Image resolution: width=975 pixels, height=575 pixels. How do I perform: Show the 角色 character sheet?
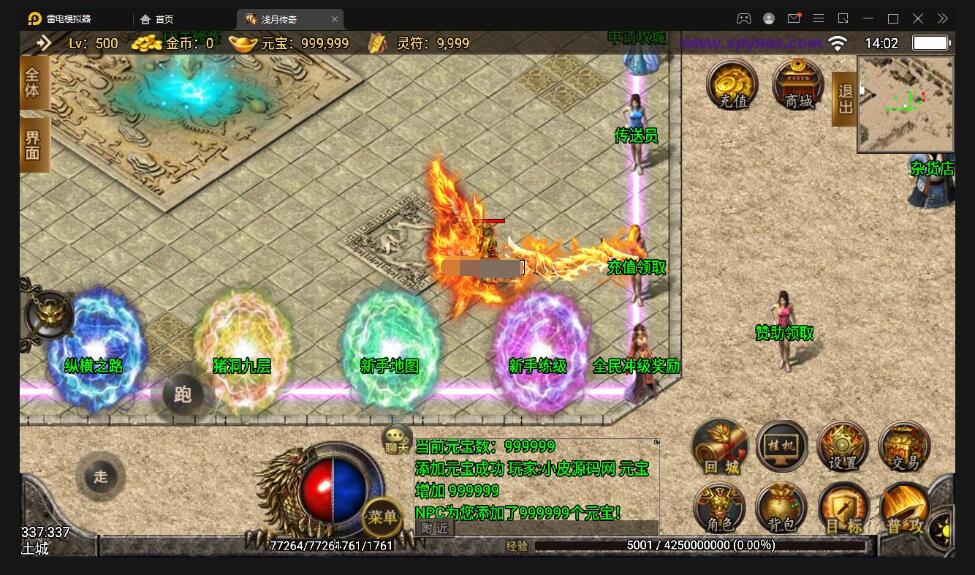click(719, 508)
